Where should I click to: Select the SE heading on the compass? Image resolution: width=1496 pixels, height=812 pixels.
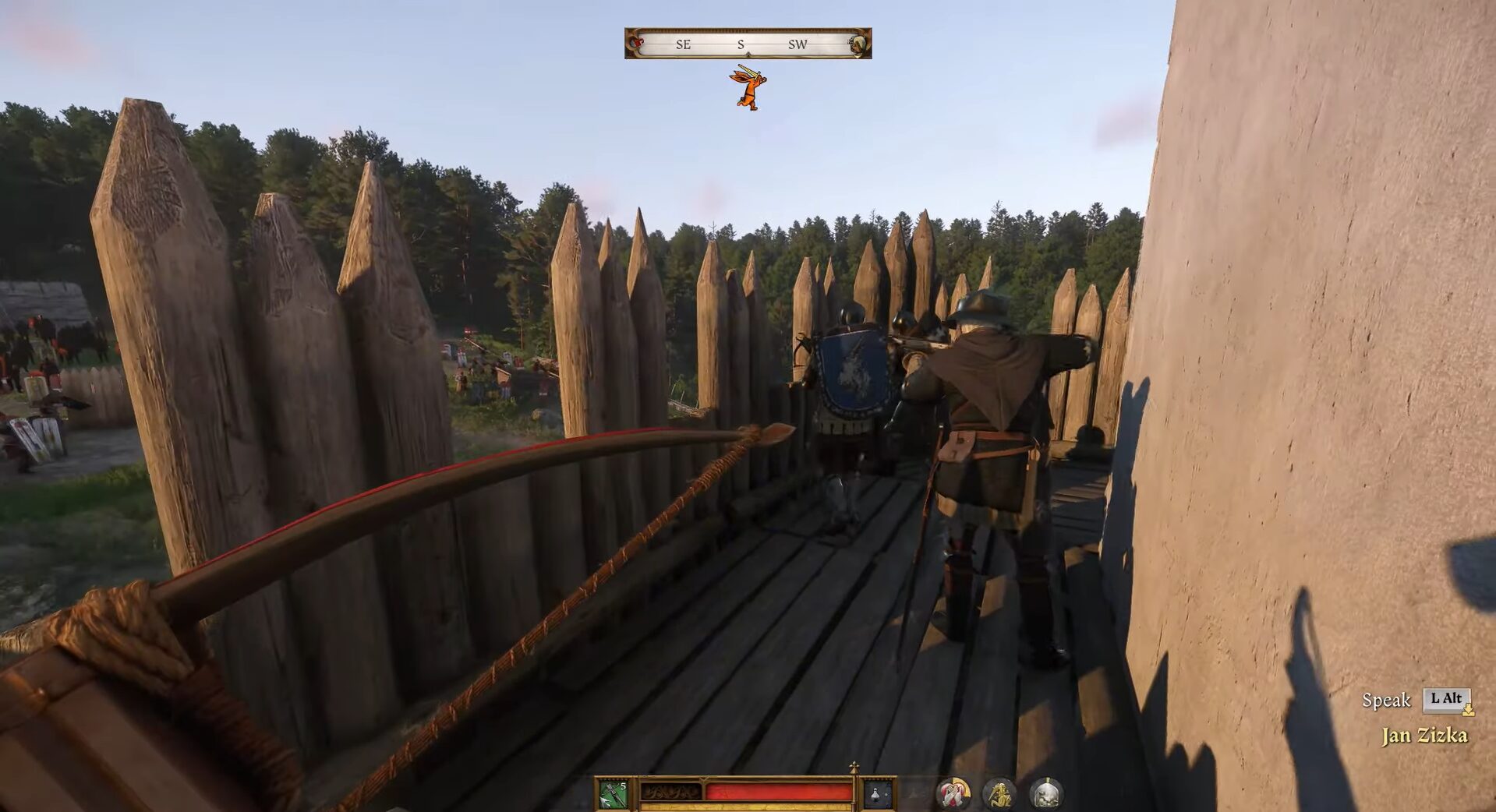[x=682, y=44]
